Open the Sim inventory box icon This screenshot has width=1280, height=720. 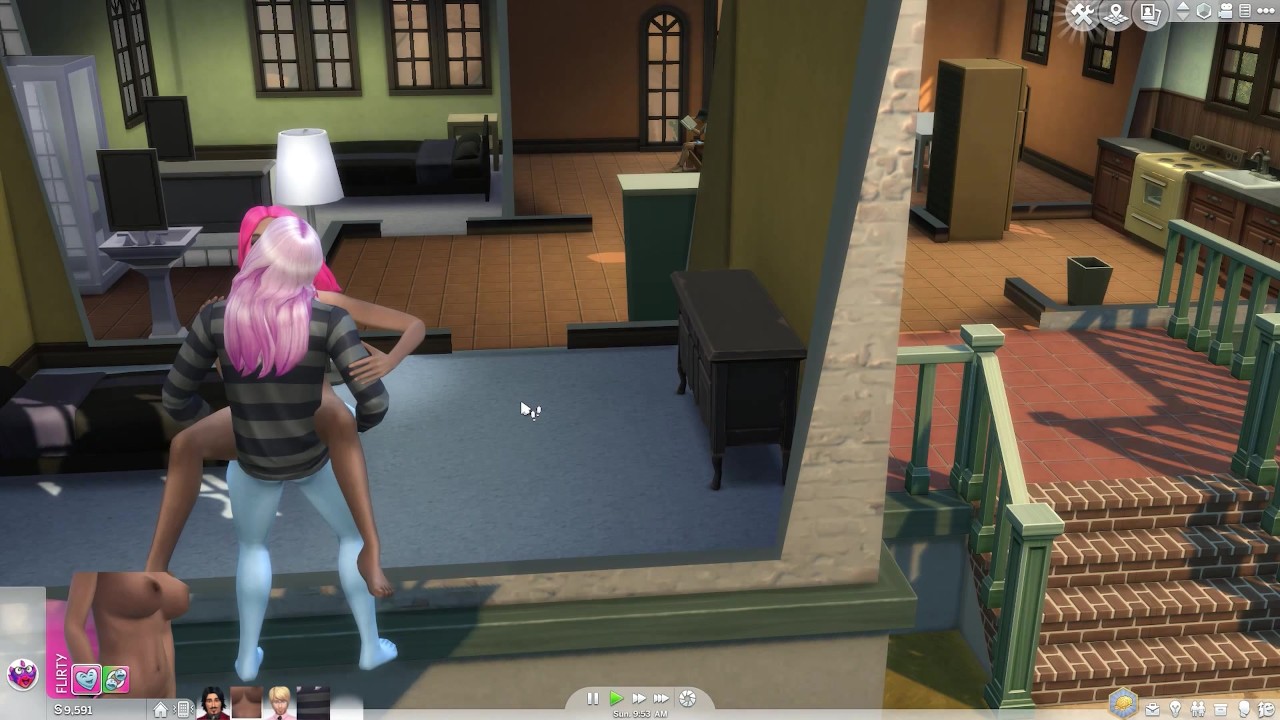(x=1220, y=708)
